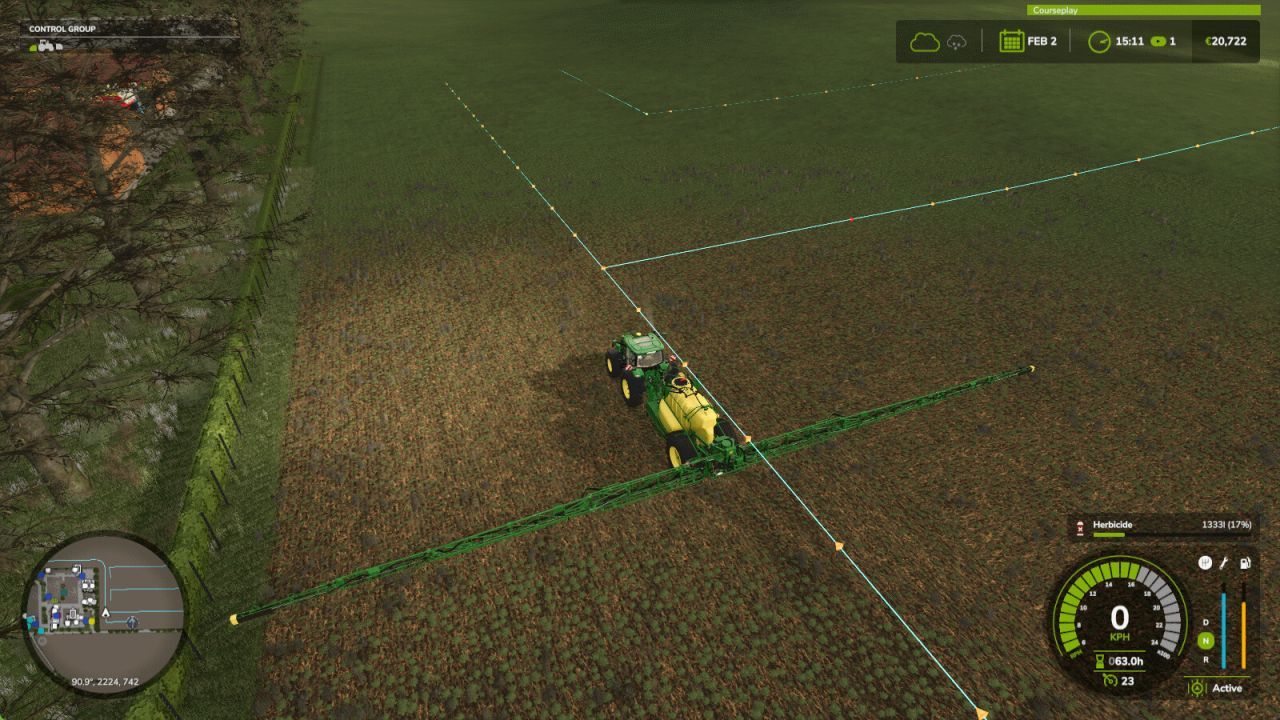The image size is (1280, 720).
Task: Click the Active label on the dashboard
Action: pyautogui.click(x=1229, y=688)
